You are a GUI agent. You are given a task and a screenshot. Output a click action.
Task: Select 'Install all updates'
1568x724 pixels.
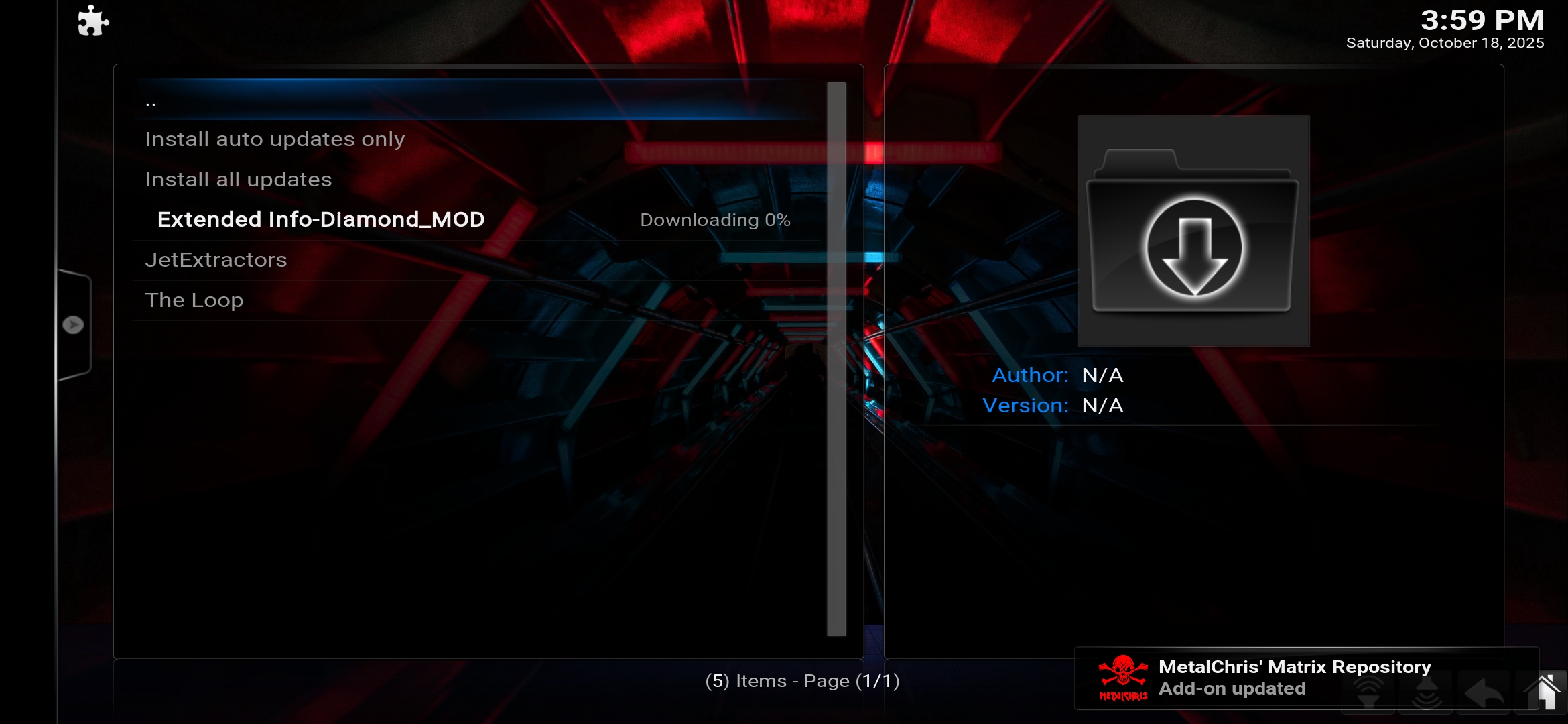tap(238, 179)
